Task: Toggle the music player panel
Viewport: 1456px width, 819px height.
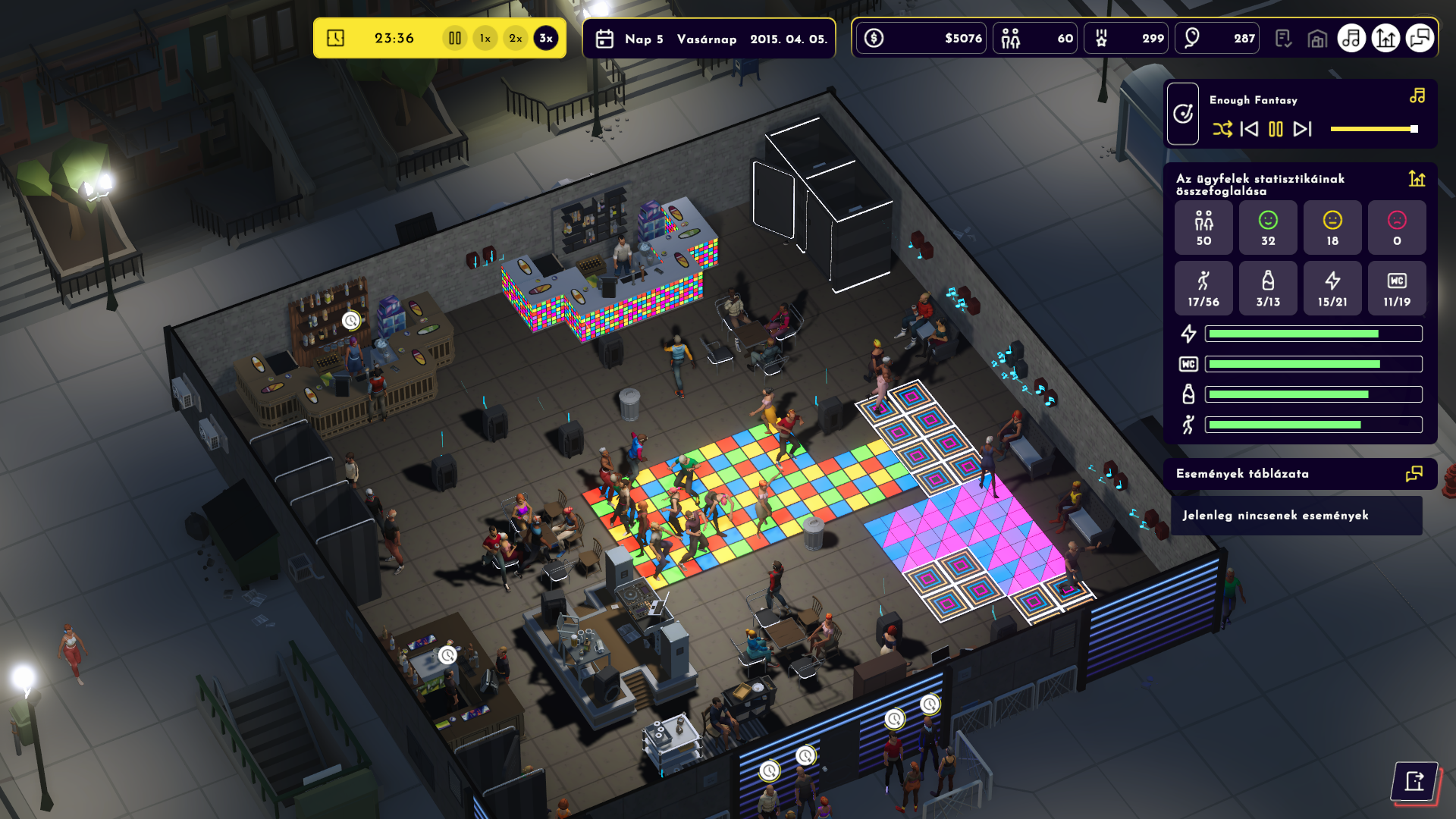Action: click(1351, 38)
